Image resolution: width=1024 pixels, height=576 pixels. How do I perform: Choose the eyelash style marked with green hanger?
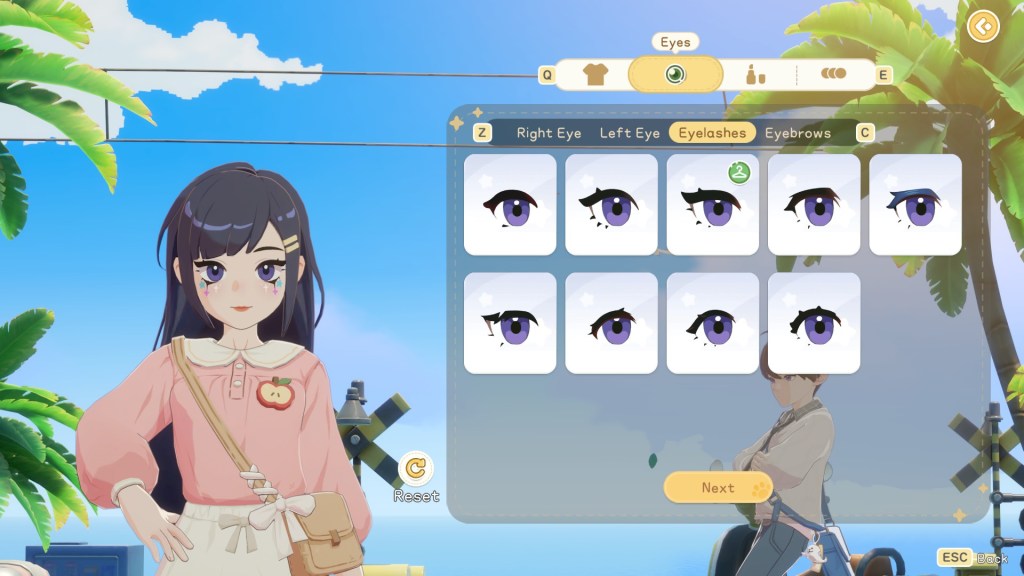[x=712, y=204]
